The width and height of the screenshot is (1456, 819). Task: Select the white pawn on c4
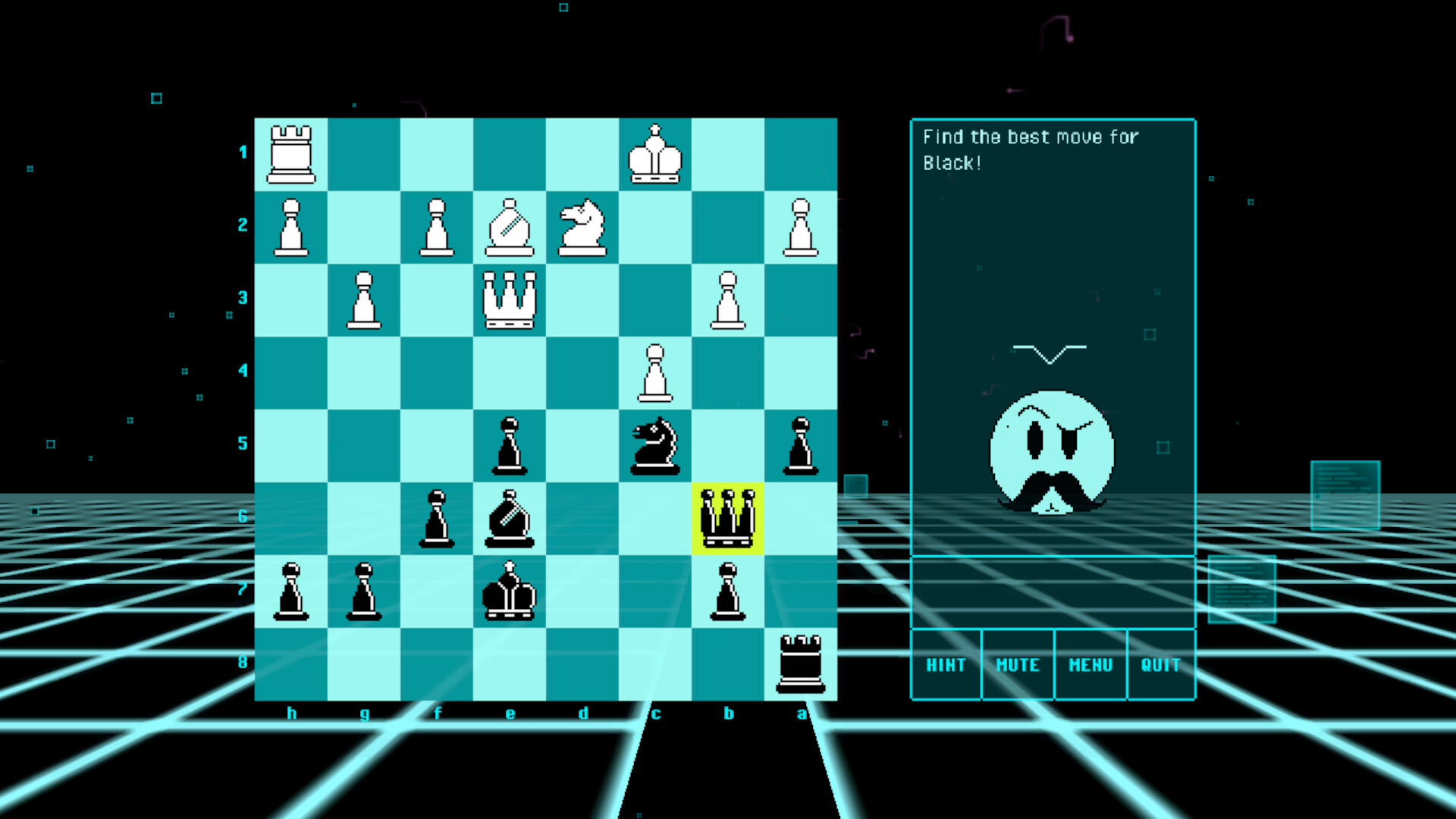pos(656,372)
